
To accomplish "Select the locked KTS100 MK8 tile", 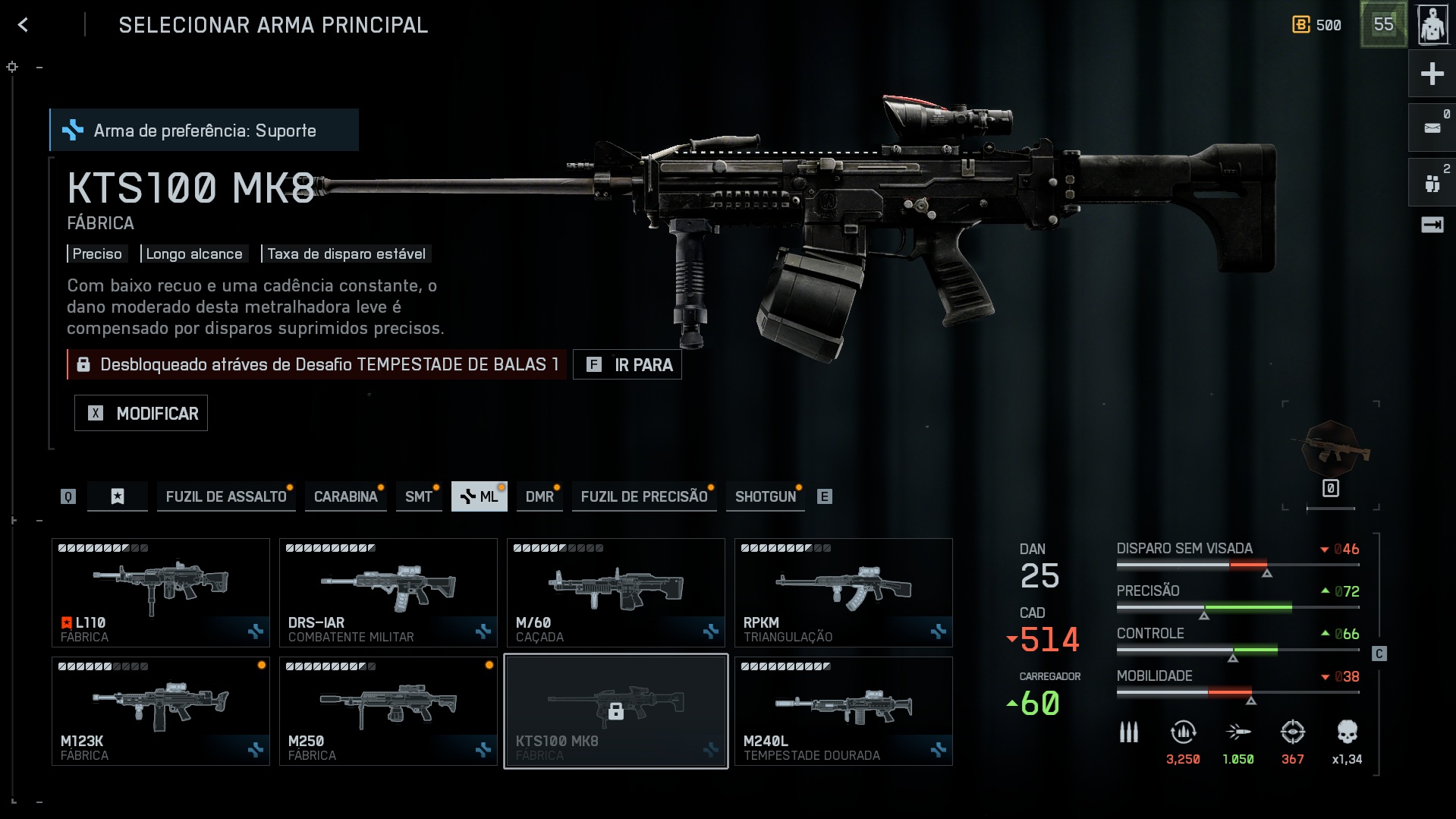I will pos(616,711).
